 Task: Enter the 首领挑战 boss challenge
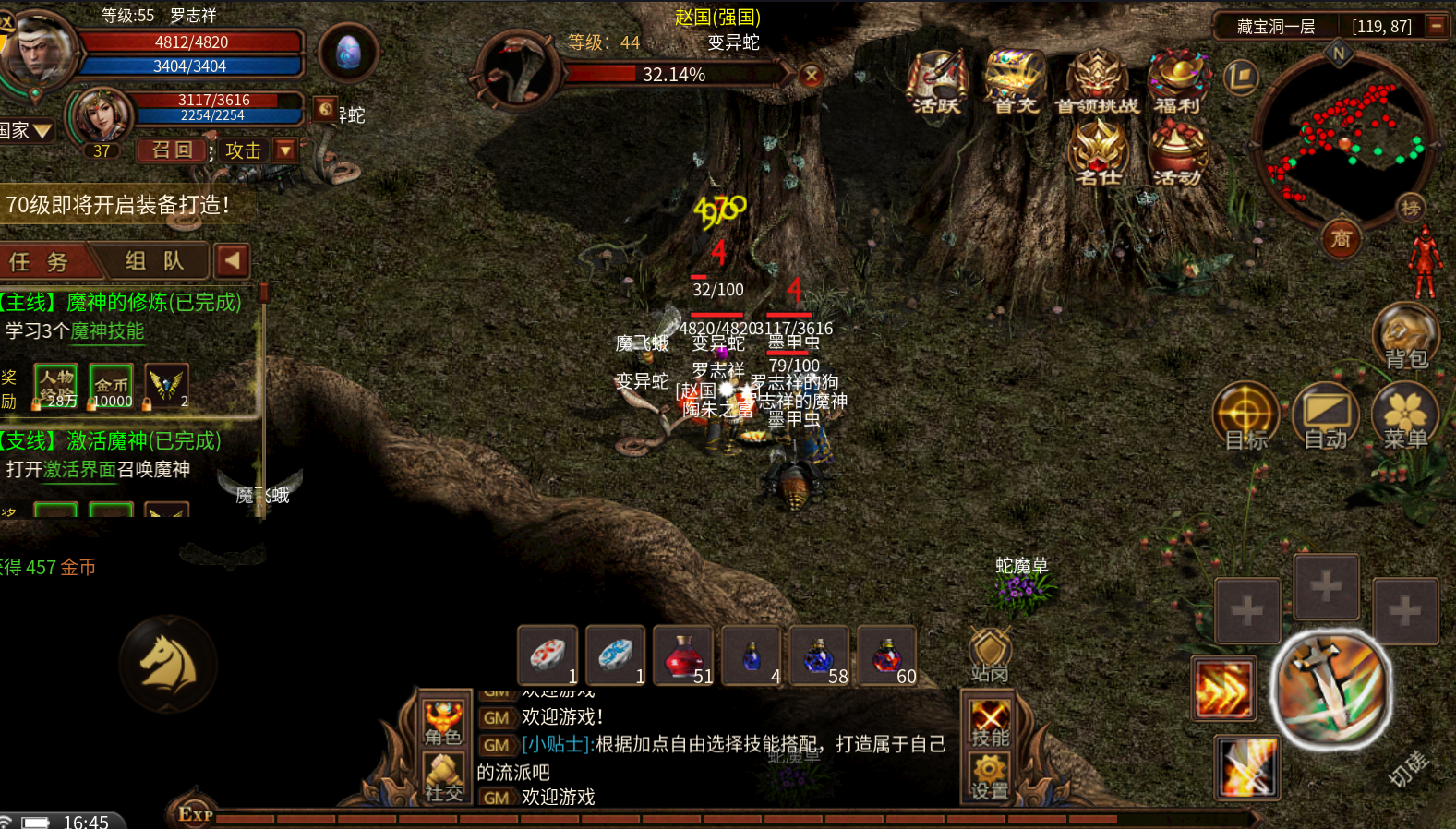[x=1097, y=81]
